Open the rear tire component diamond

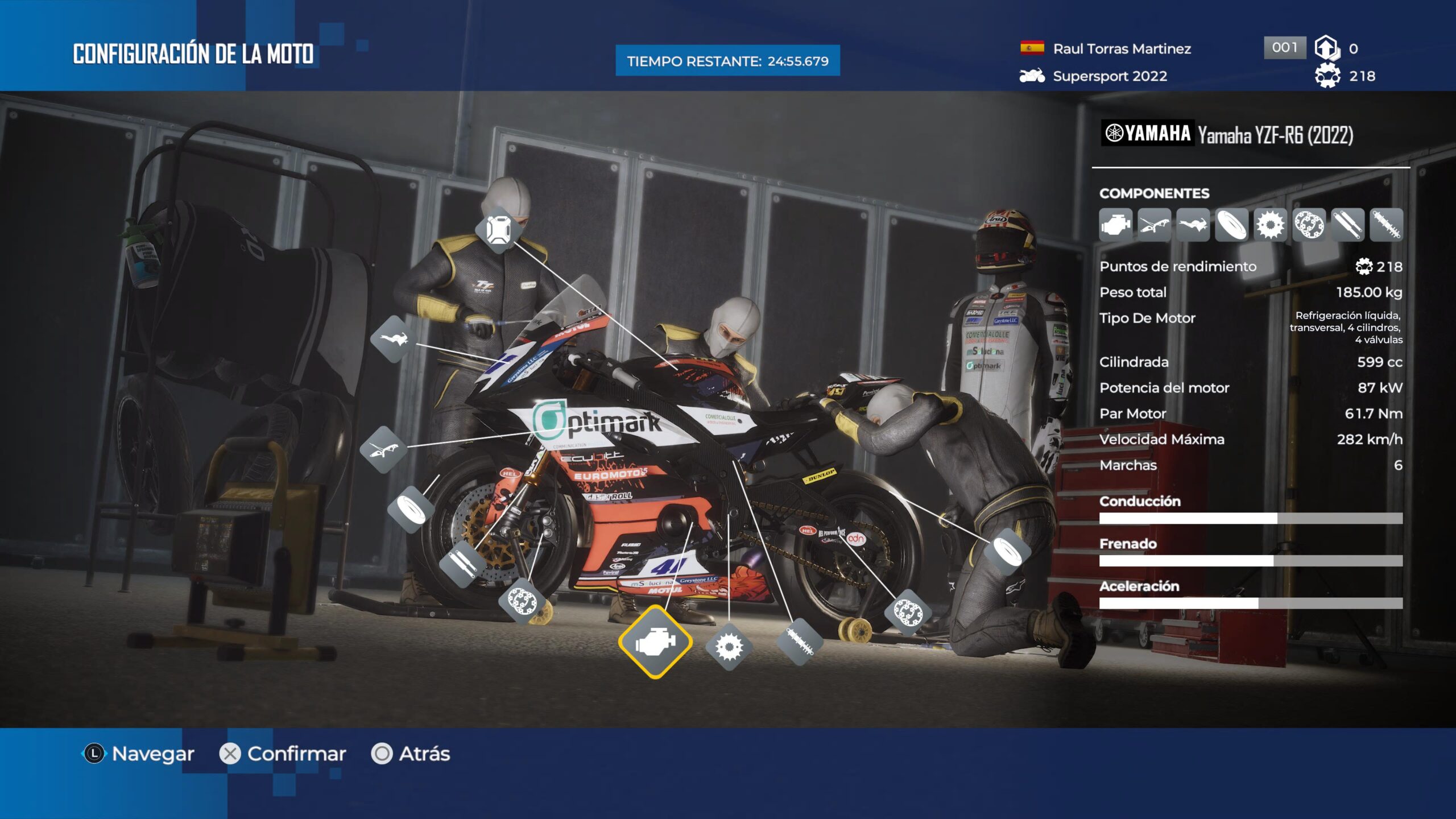(x=1007, y=551)
